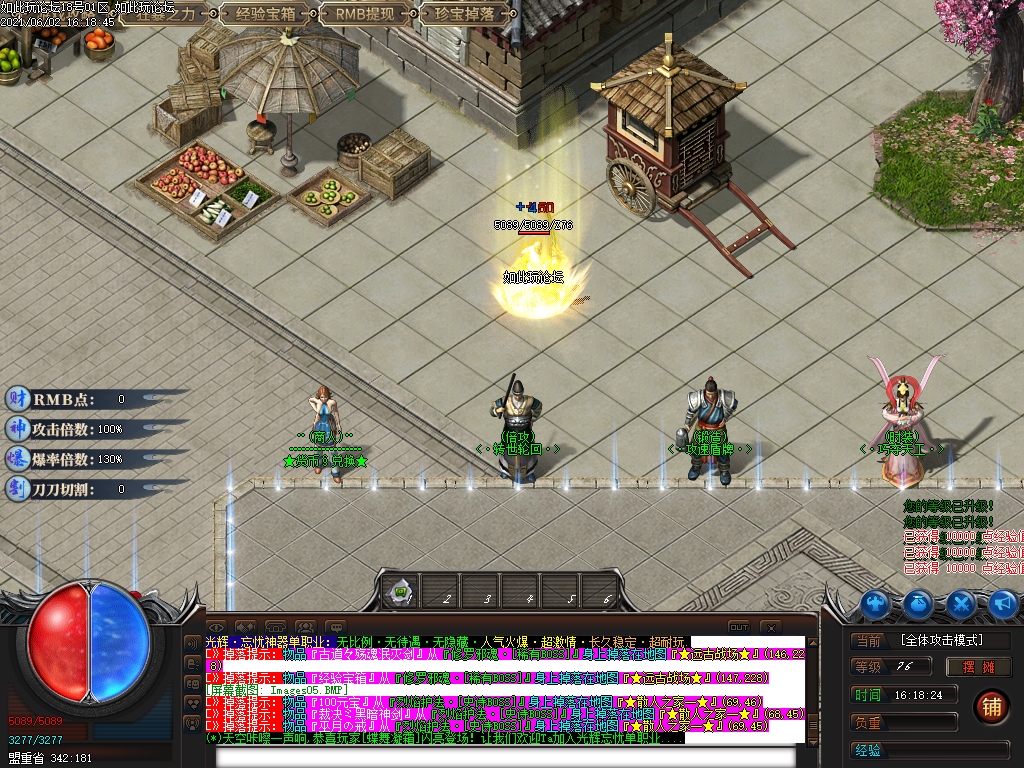This screenshot has height=768, width=1024.
Task: Open the blue bag round button
Action: tap(918, 604)
